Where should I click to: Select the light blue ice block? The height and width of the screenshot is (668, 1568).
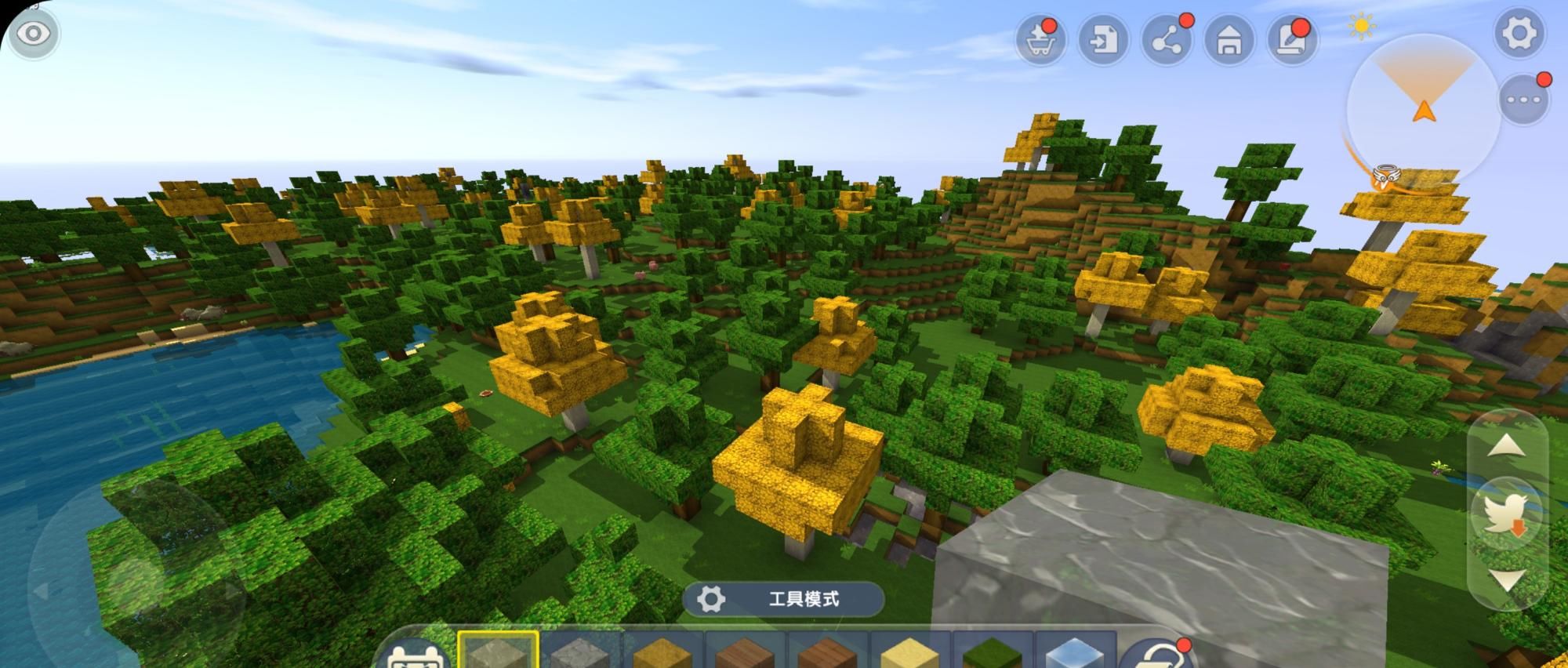pos(1074,652)
